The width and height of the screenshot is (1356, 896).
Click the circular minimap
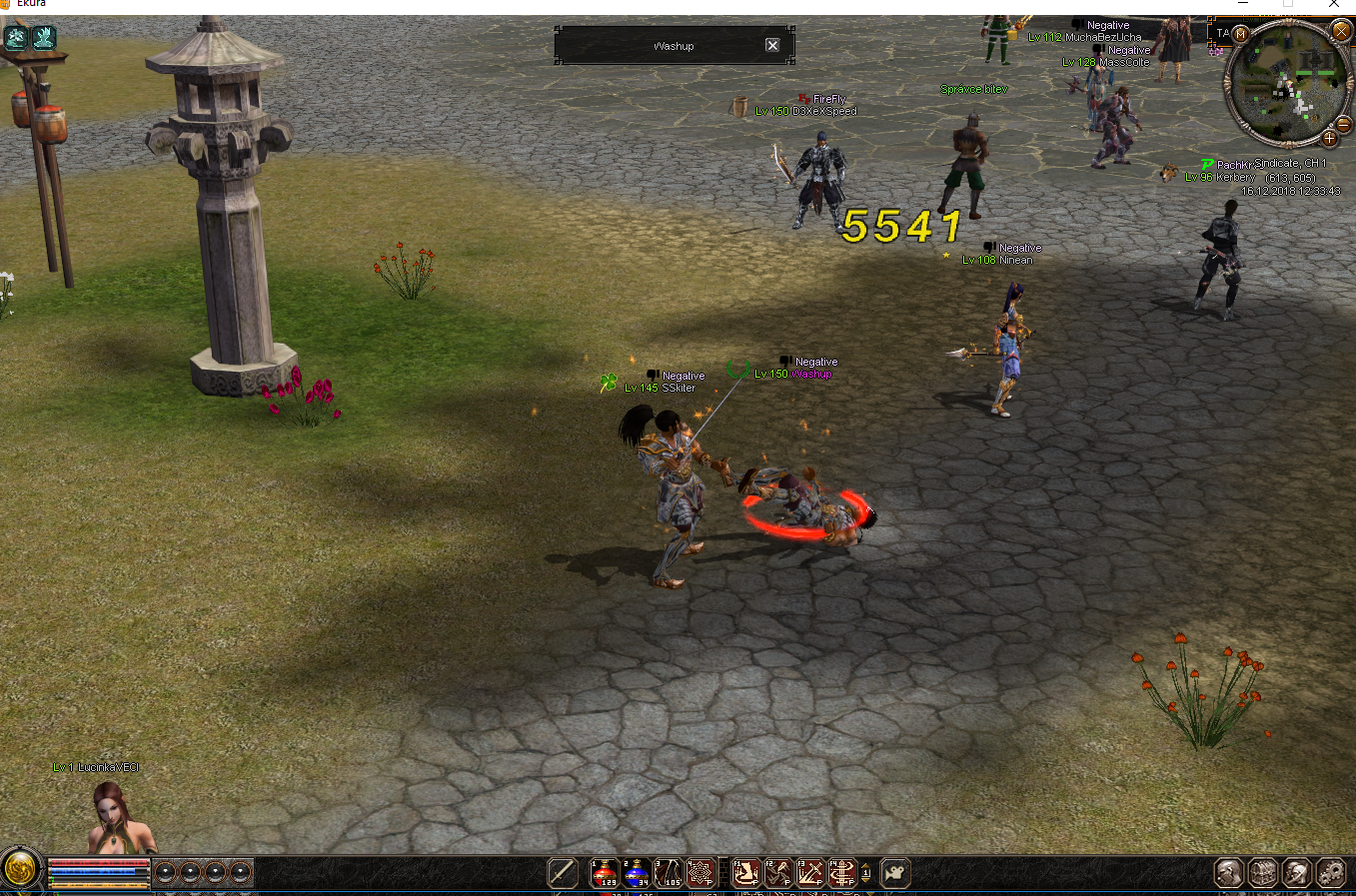pos(1289,85)
